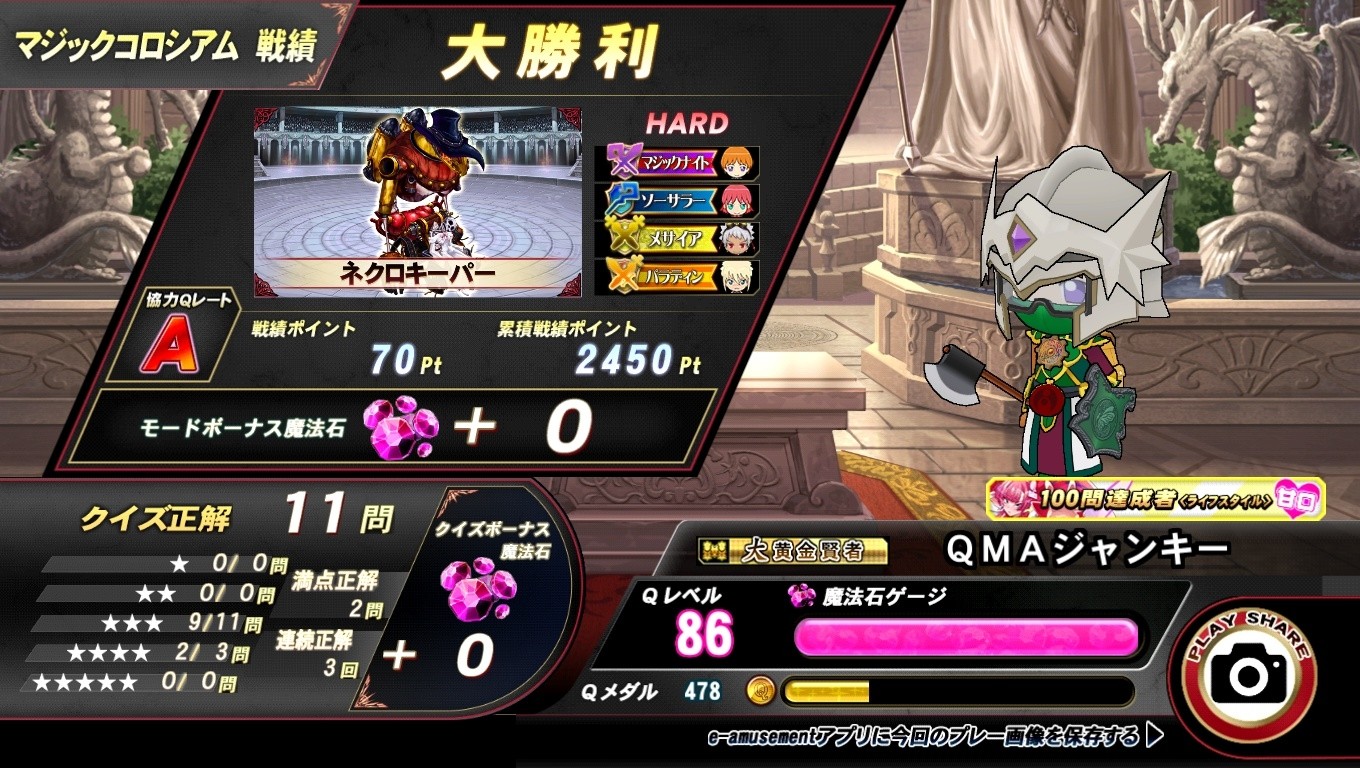
Task: Save play image to e-amusement app
Action: (x=935, y=737)
